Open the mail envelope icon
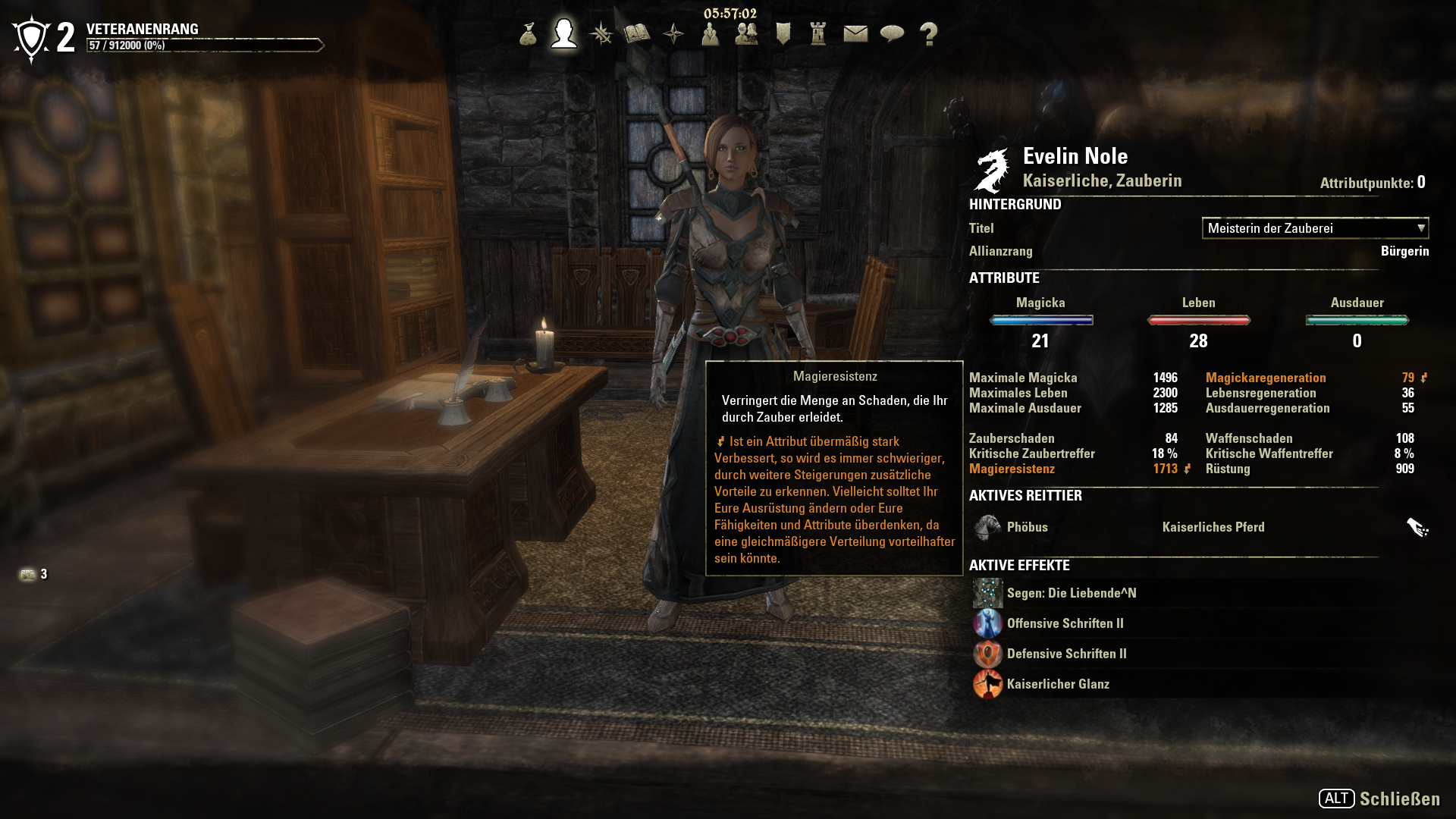Image resolution: width=1456 pixels, height=819 pixels. 855,34
